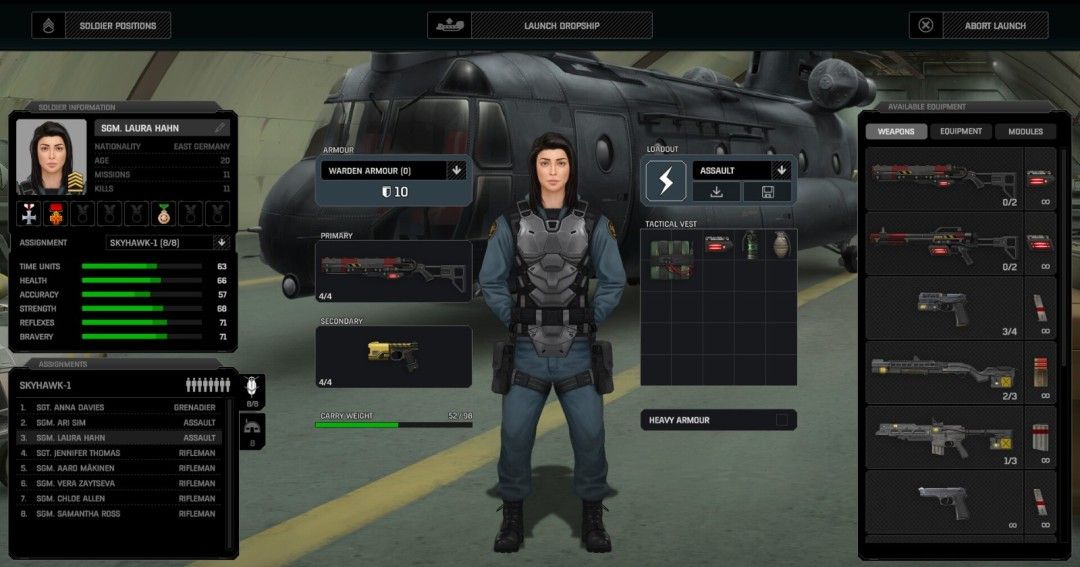
Task: Toggle the Heavy Armour checkbox
Action: pos(782,420)
